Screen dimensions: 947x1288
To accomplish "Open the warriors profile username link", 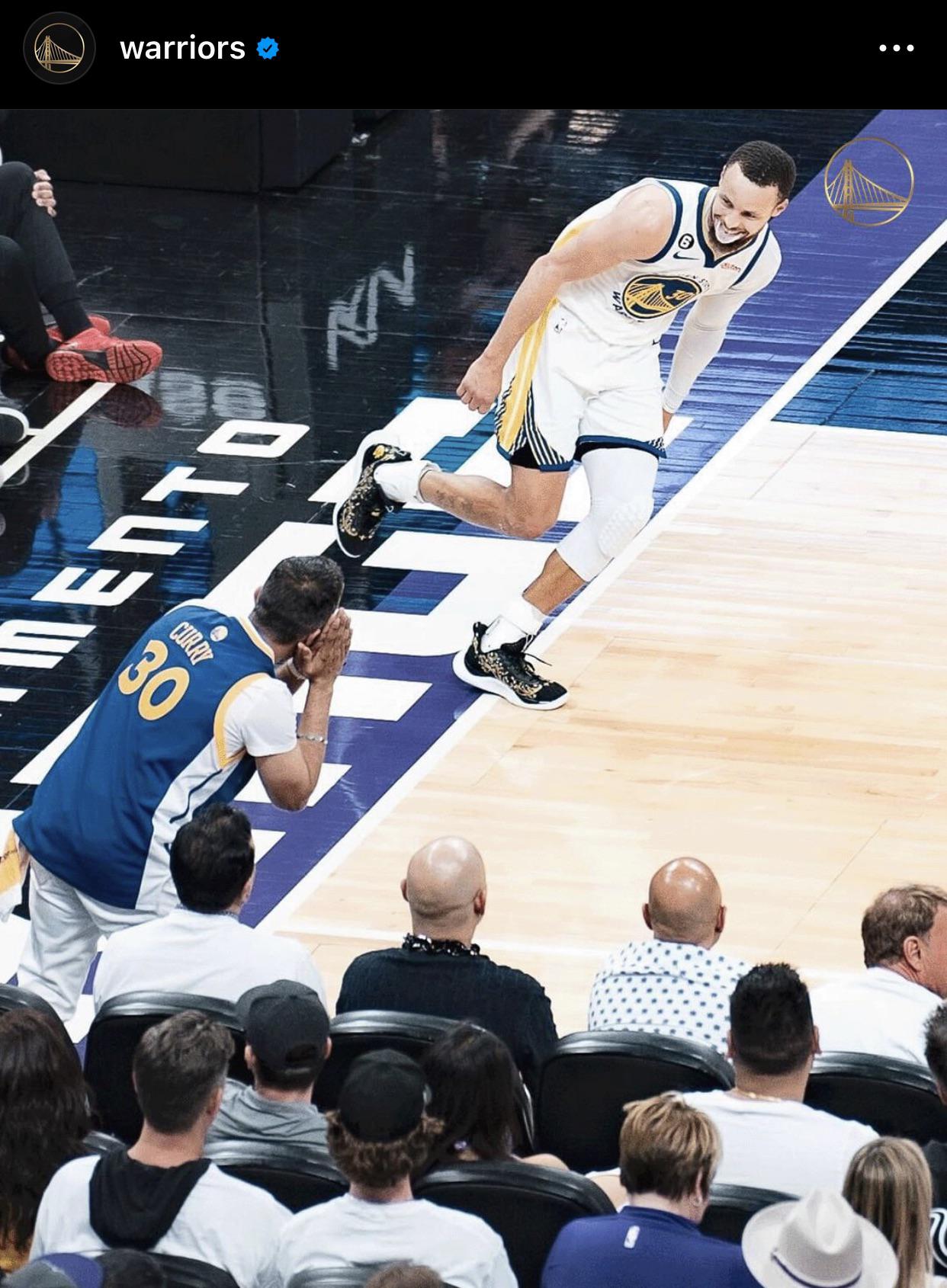I will (182, 48).
